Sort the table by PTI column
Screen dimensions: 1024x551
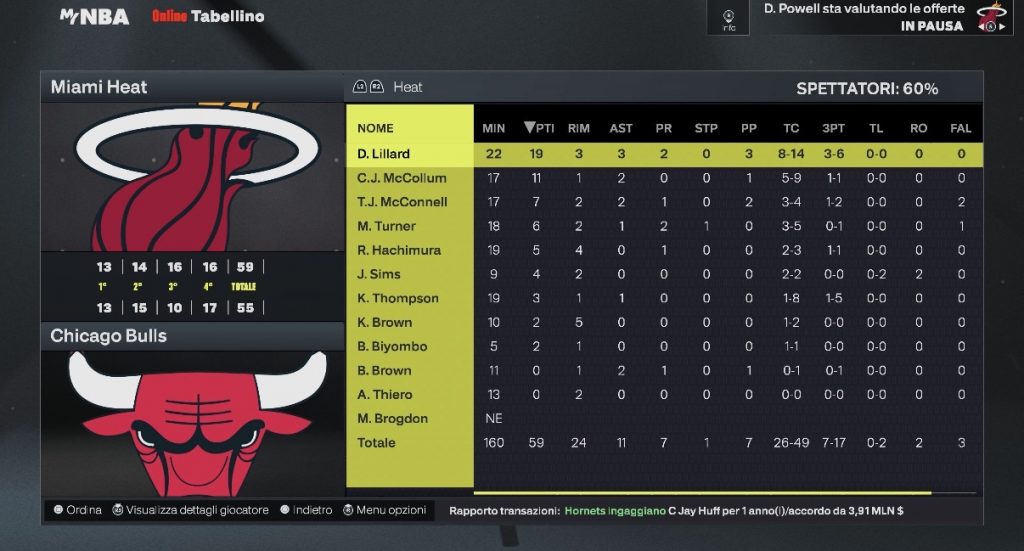[x=539, y=128]
